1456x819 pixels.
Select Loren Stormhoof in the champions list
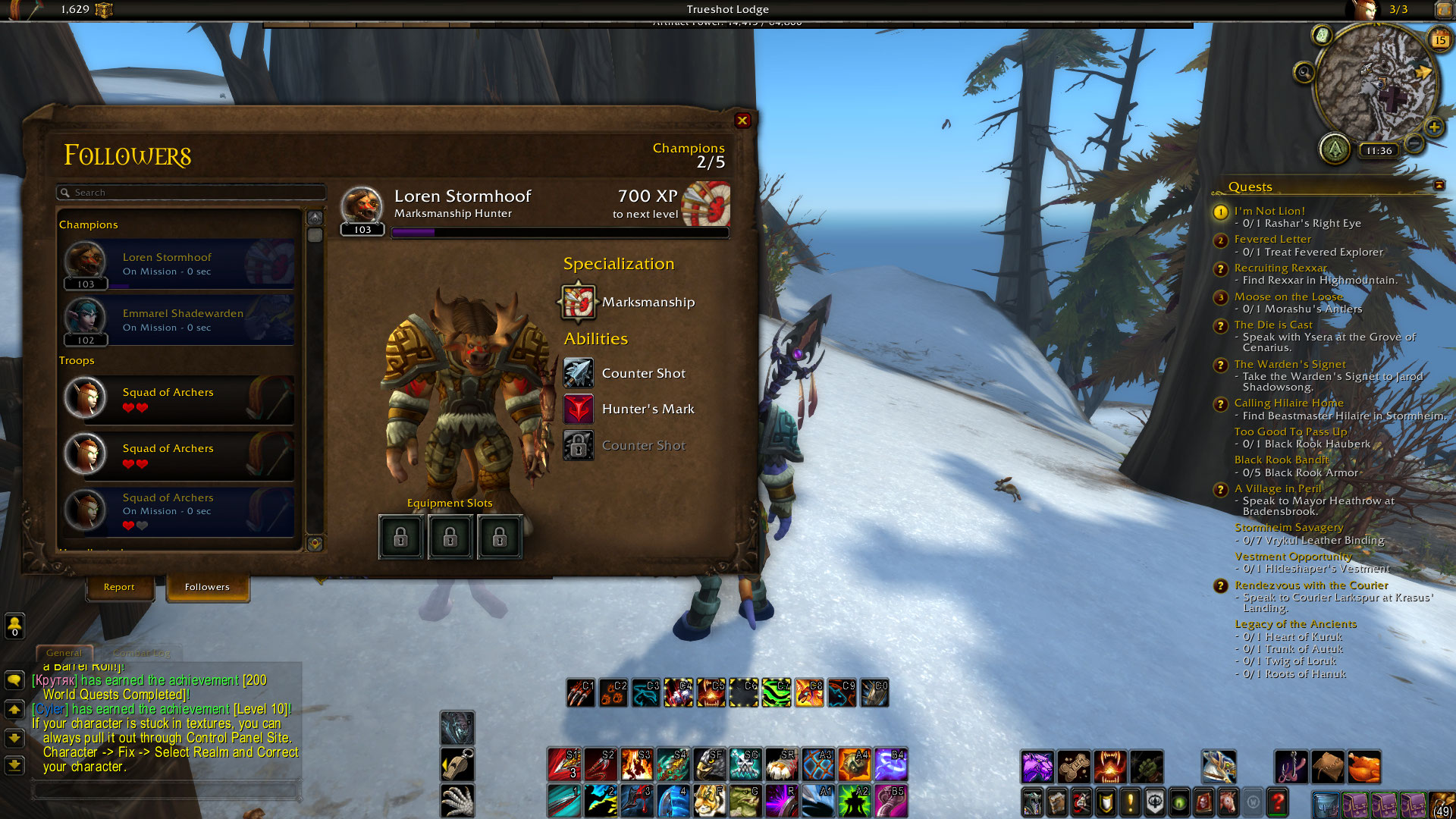coord(179,264)
